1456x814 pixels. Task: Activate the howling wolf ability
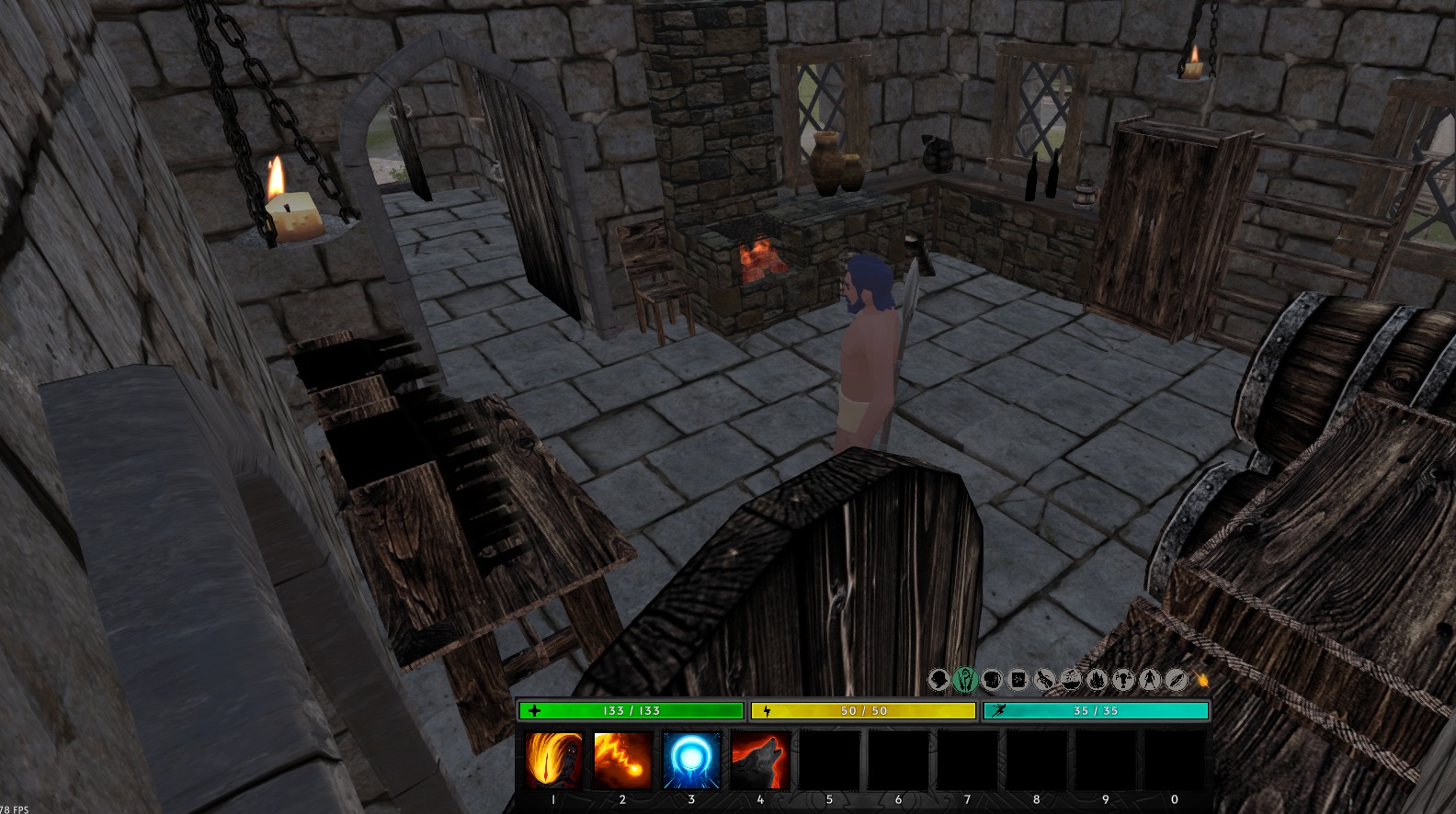[760, 760]
